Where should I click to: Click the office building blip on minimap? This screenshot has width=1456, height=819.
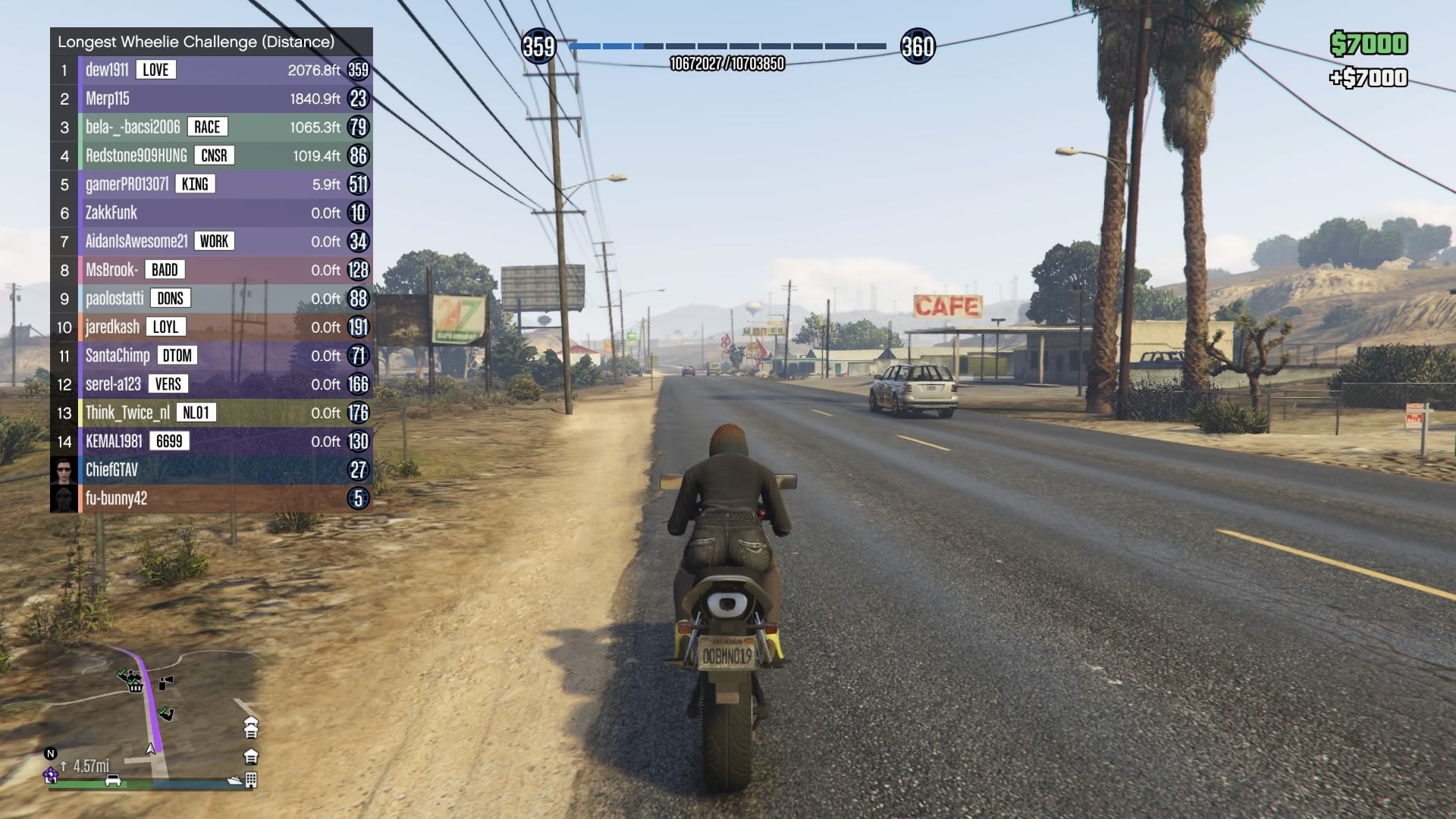pyautogui.click(x=251, y=780)
